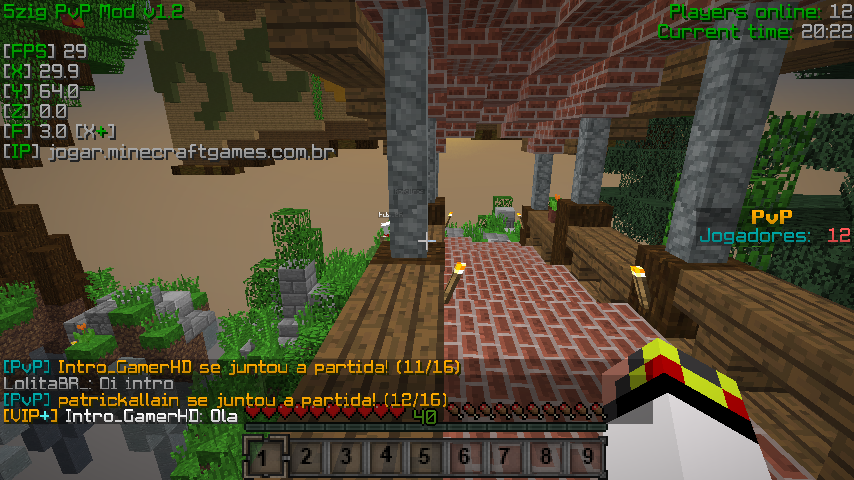Click LolitaBR_'s chat message

pyautogui.click(x=88, y=383)
